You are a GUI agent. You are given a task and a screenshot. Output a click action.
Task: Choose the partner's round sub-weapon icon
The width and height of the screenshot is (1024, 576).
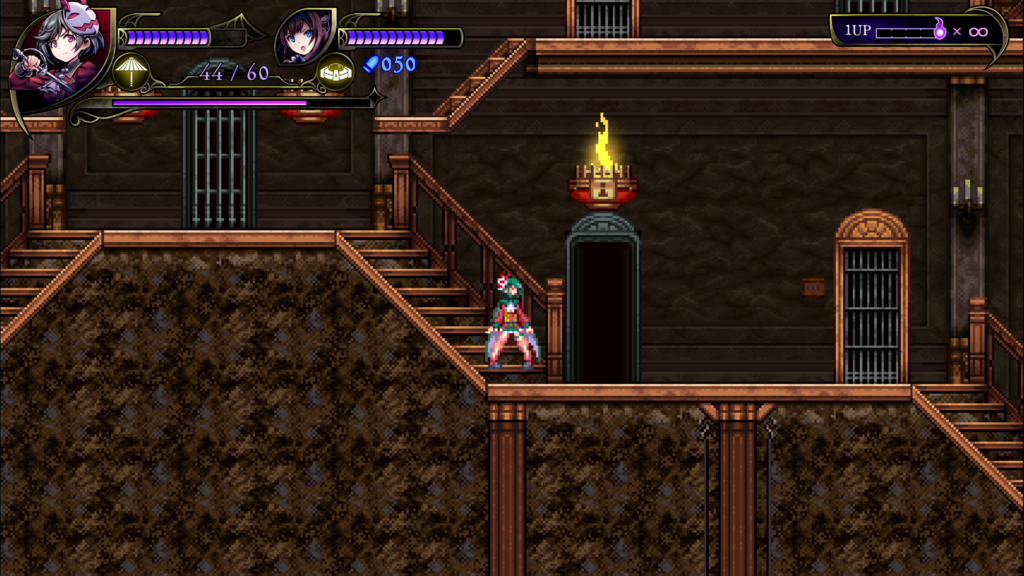point(335,71)
